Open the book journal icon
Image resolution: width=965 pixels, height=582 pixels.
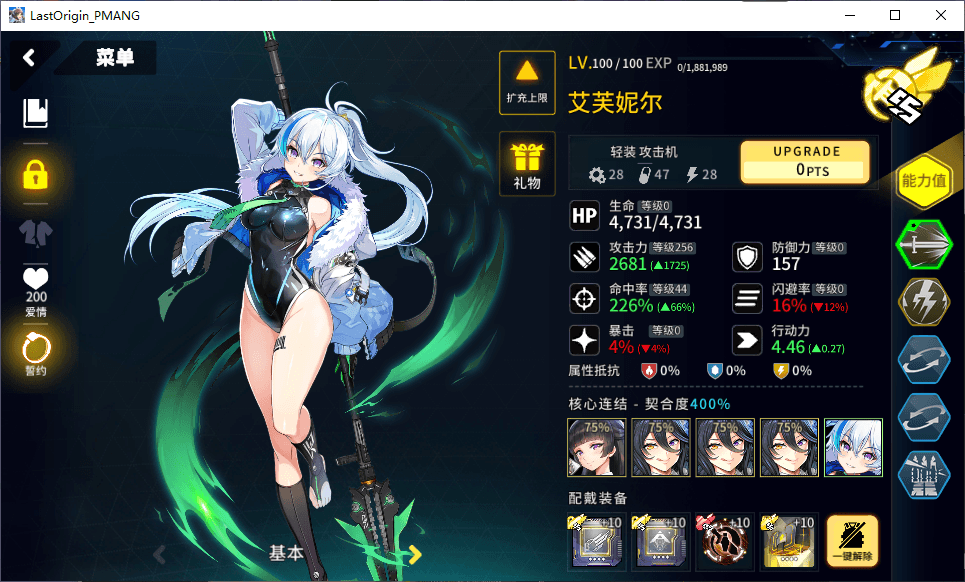click(35, 112)
